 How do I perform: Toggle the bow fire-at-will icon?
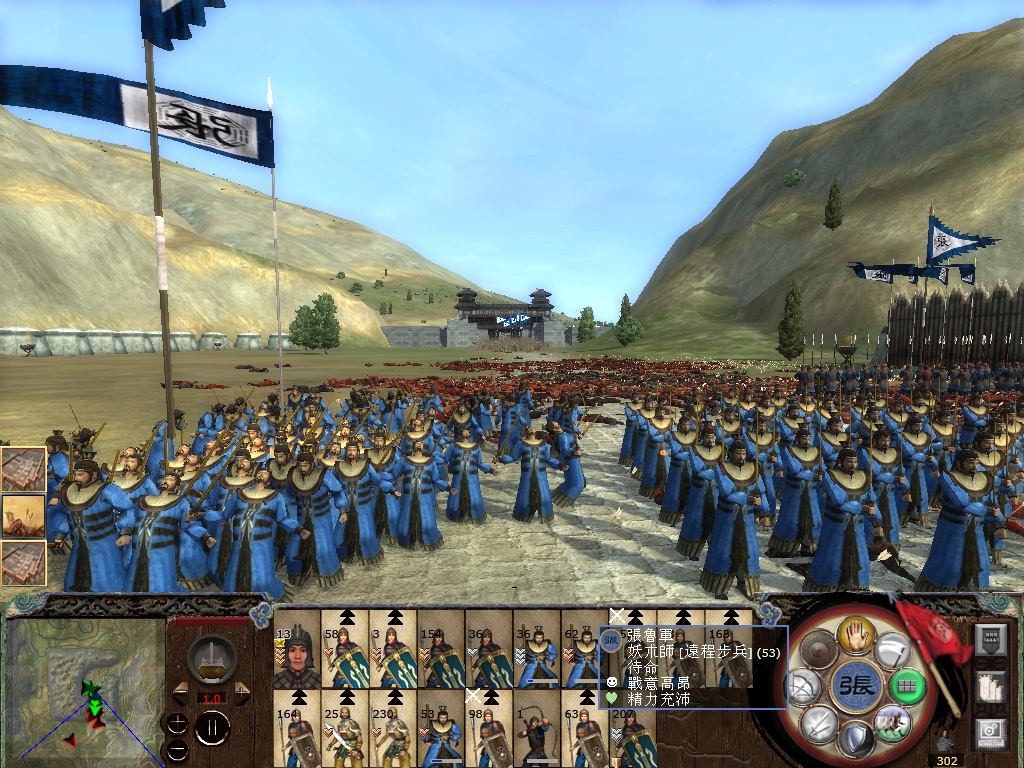coord(804,687)
